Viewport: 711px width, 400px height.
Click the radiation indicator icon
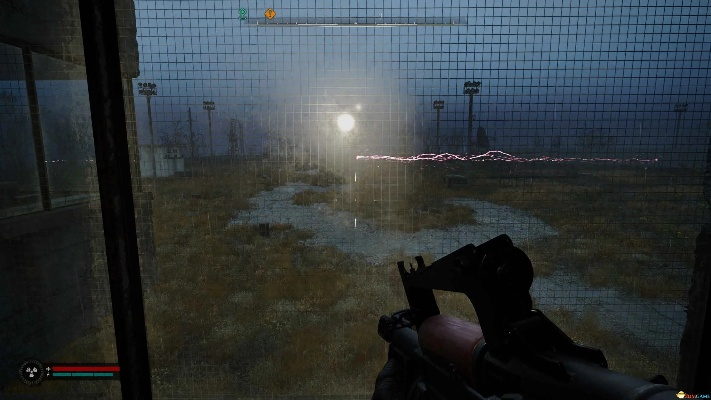point(32,372)
